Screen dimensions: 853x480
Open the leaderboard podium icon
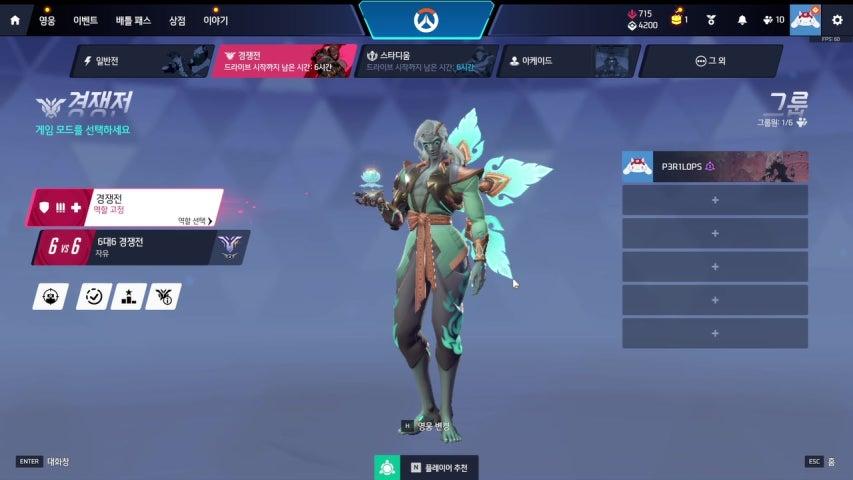point(129,296)
